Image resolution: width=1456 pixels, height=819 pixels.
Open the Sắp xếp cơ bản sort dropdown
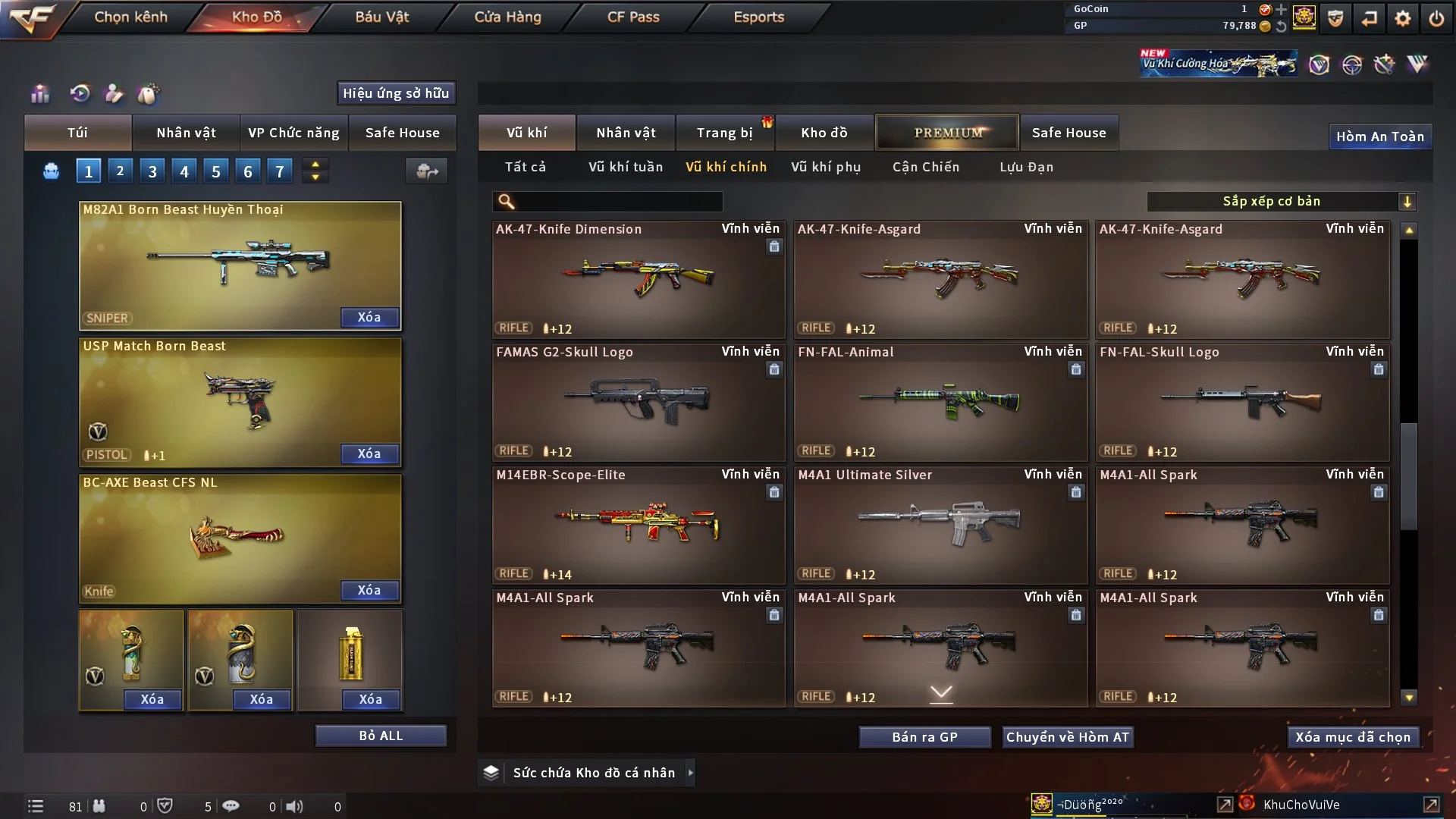(x=1281, y=202)
